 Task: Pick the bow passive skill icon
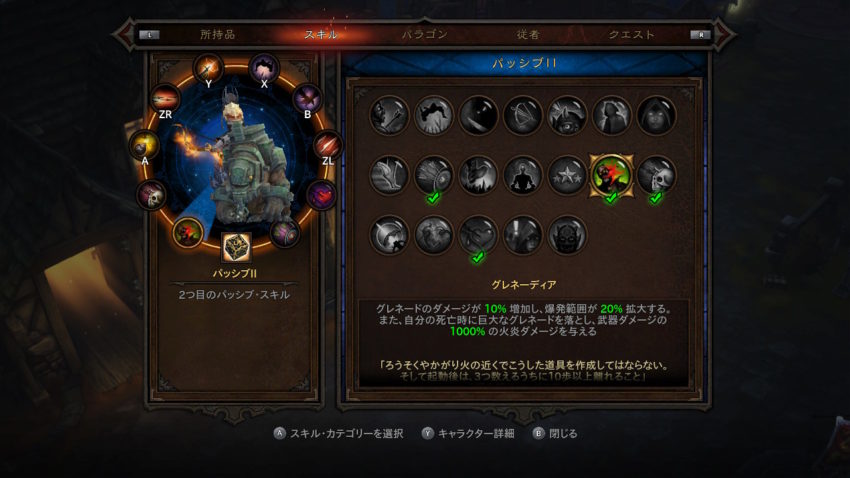[x=522, y=115]
